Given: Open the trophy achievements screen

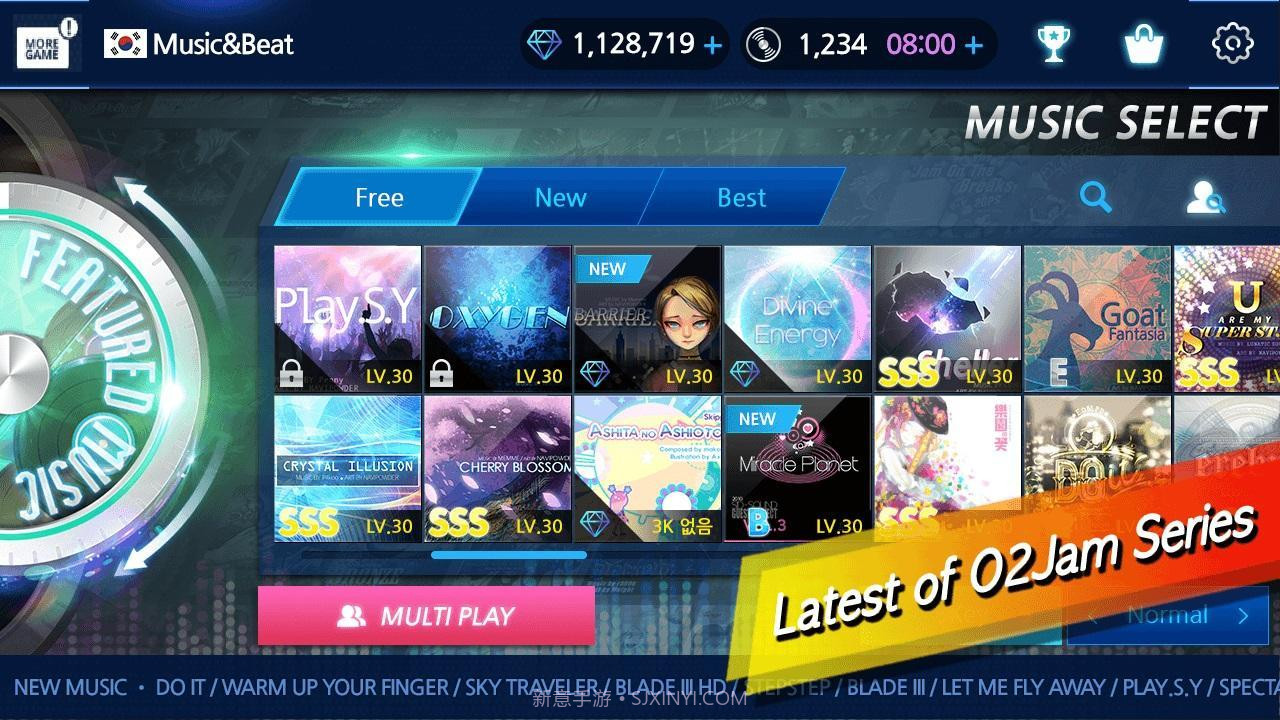Looking at the screenshot, I should 1053,43.
